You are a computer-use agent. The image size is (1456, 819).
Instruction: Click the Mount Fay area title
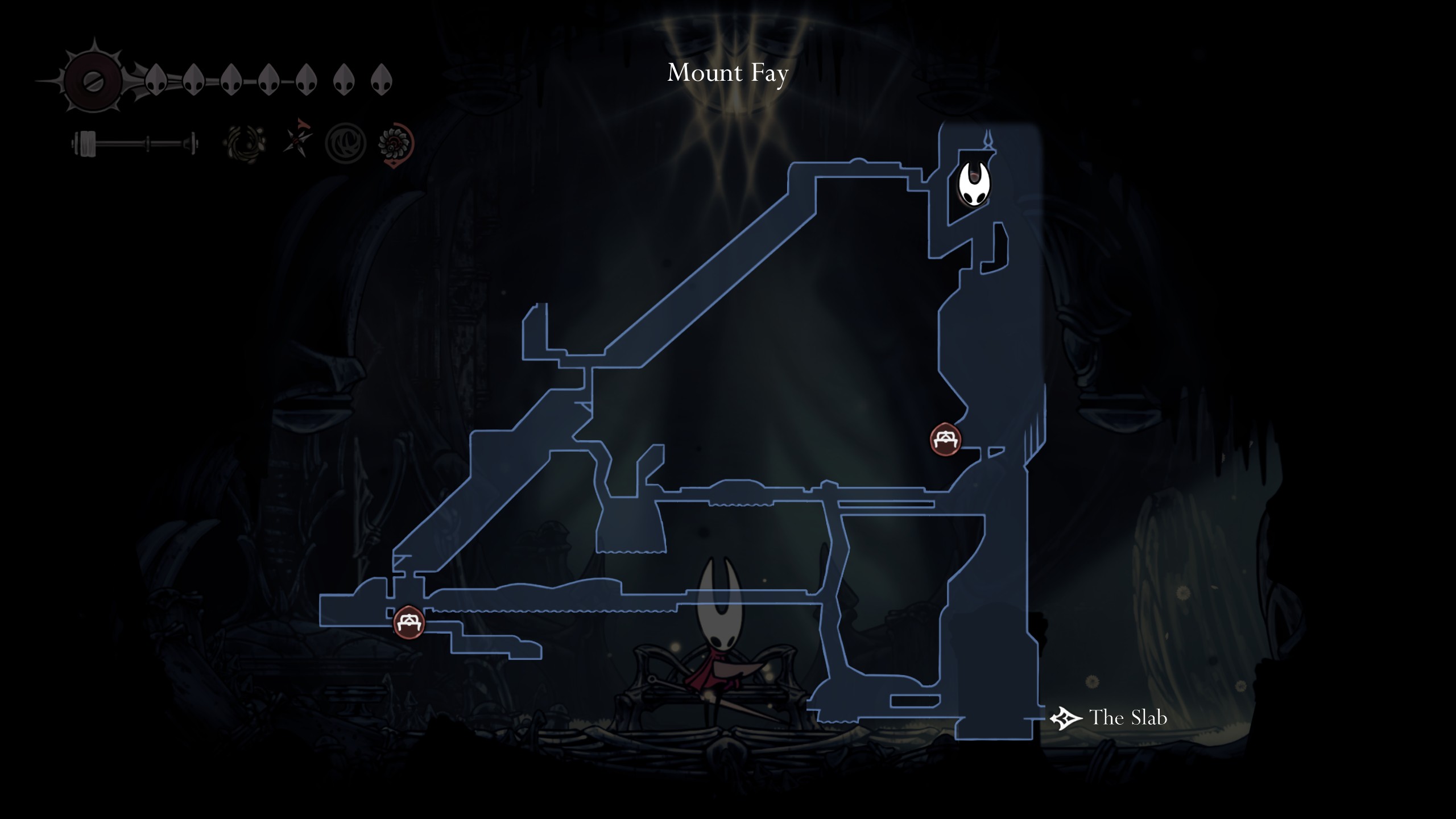point(728,73)
